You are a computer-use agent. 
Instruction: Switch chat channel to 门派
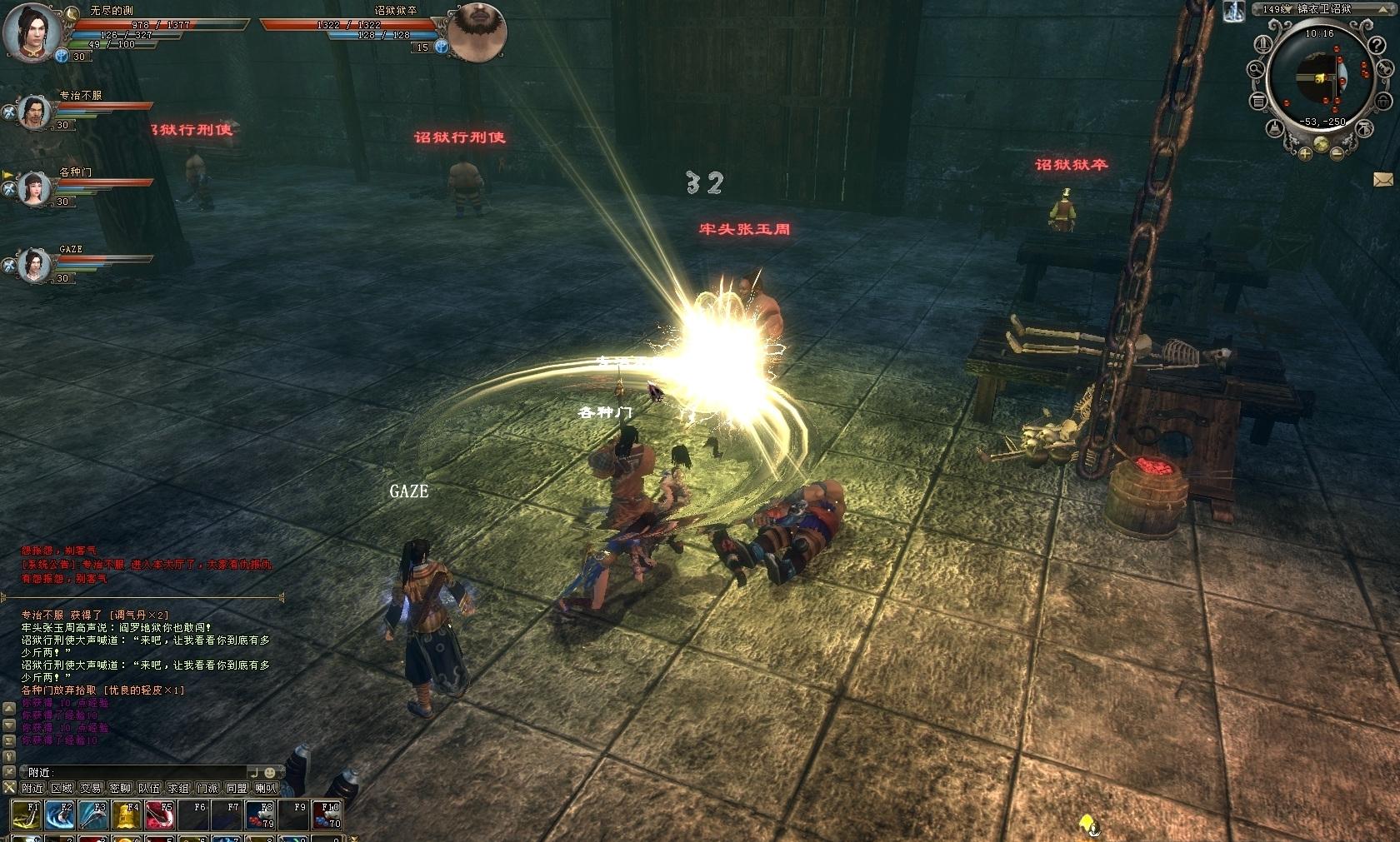207,788
